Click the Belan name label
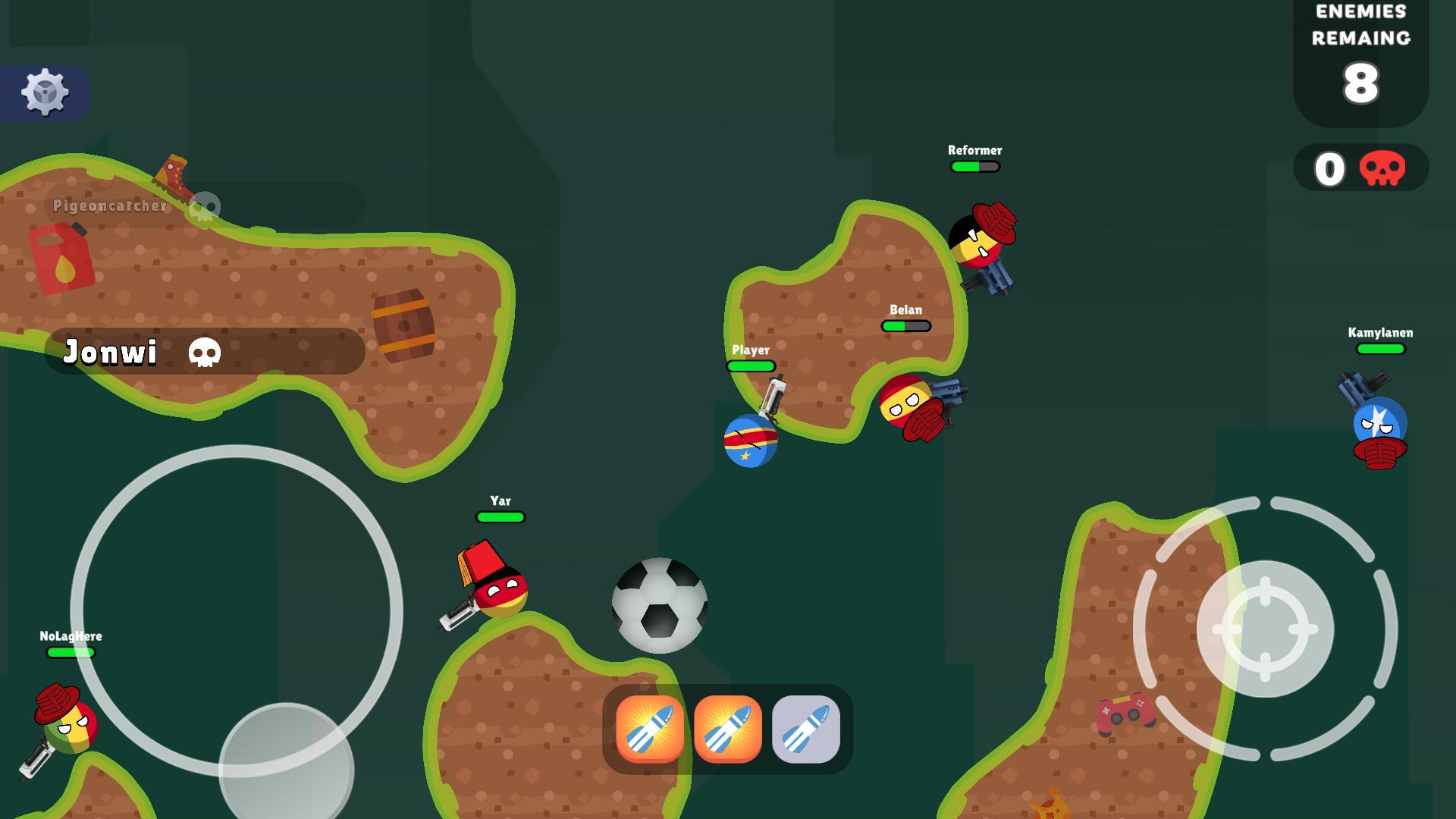 coord(905,310)
